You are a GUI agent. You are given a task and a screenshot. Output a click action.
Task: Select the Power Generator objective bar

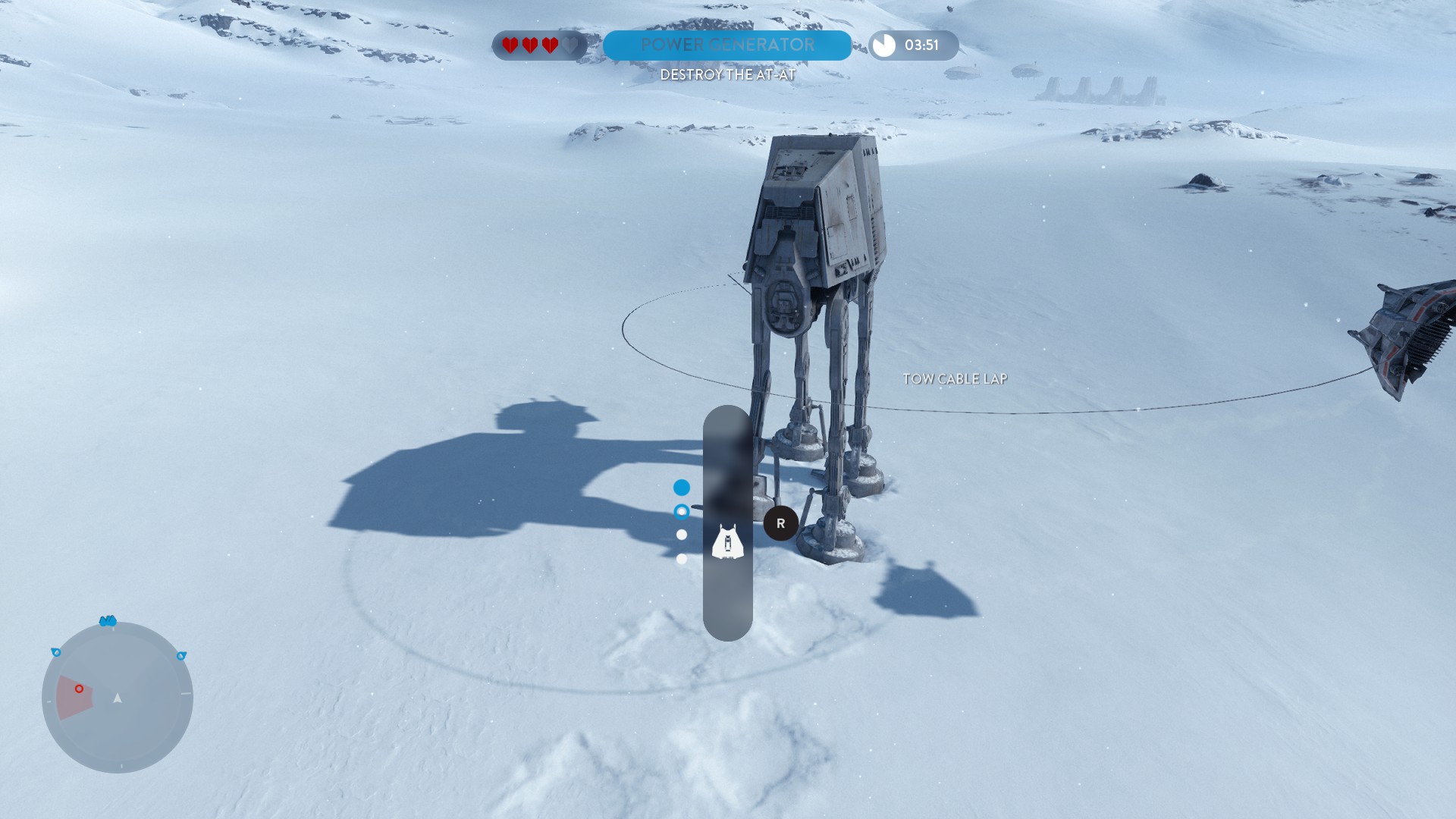[726, 45]
